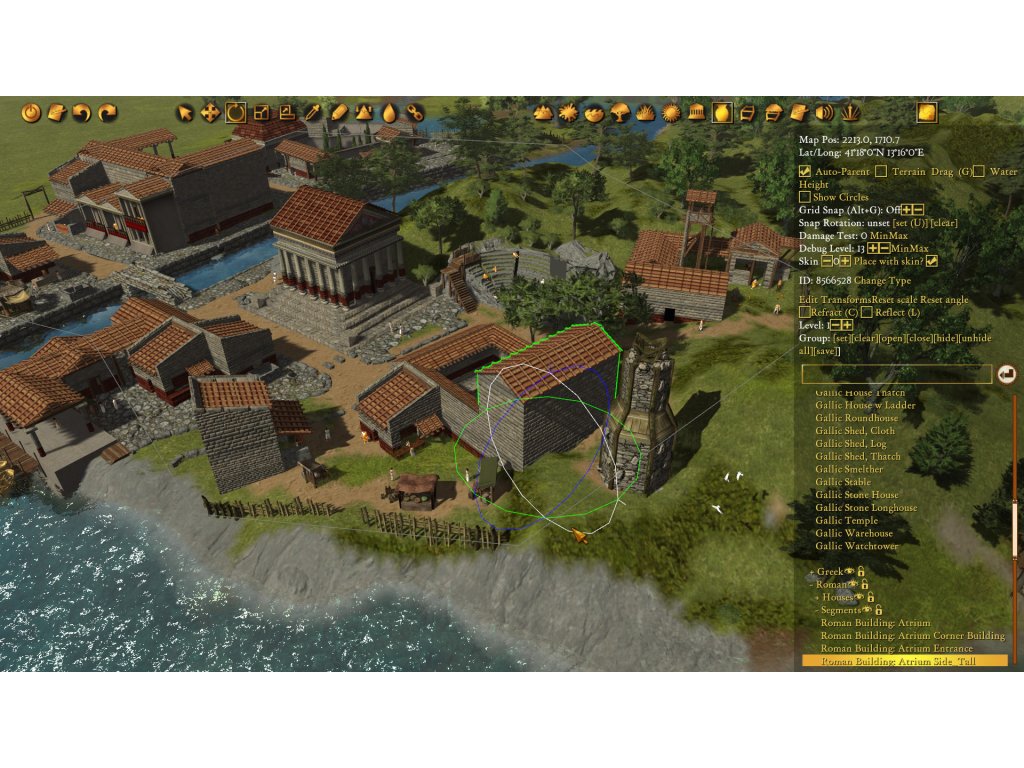This screenshot has width=1024, height=768.
Task: Enable the Show Circles checkbox
Action: (805, 197)
